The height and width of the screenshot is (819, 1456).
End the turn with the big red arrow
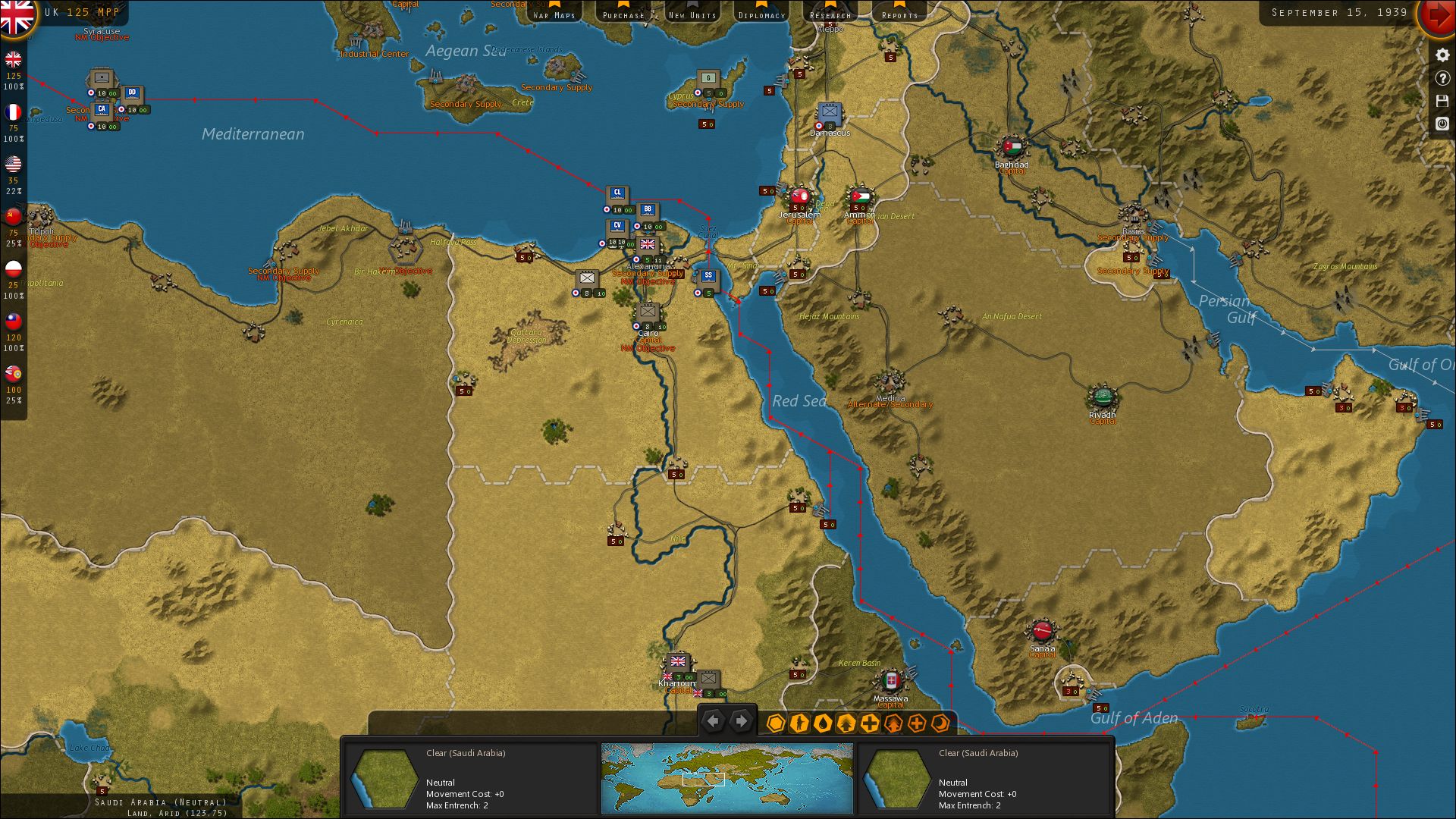pyautogui.click(x=1439, y=15)
